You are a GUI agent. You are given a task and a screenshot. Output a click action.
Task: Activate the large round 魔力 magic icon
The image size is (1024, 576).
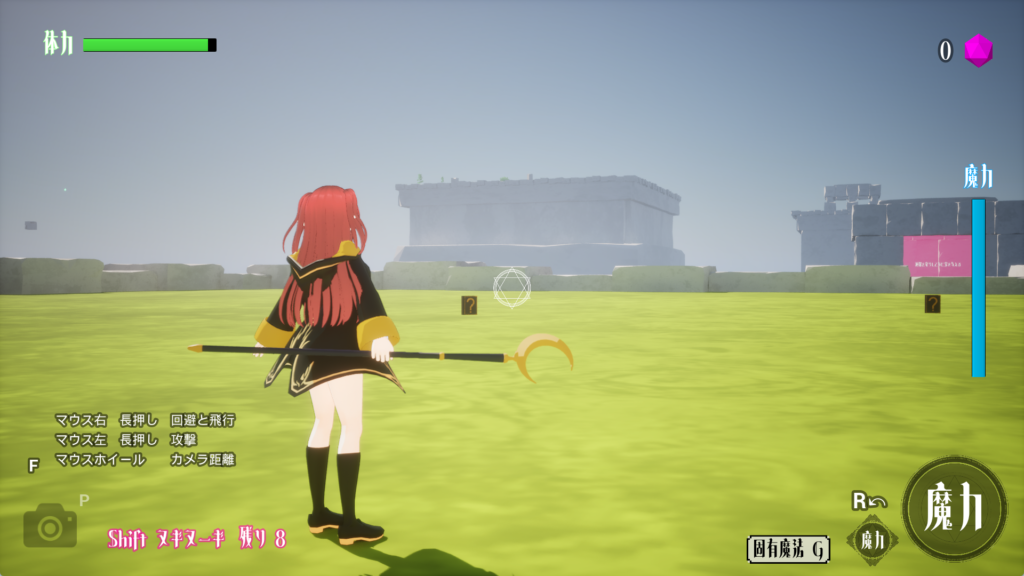[954, 509]
